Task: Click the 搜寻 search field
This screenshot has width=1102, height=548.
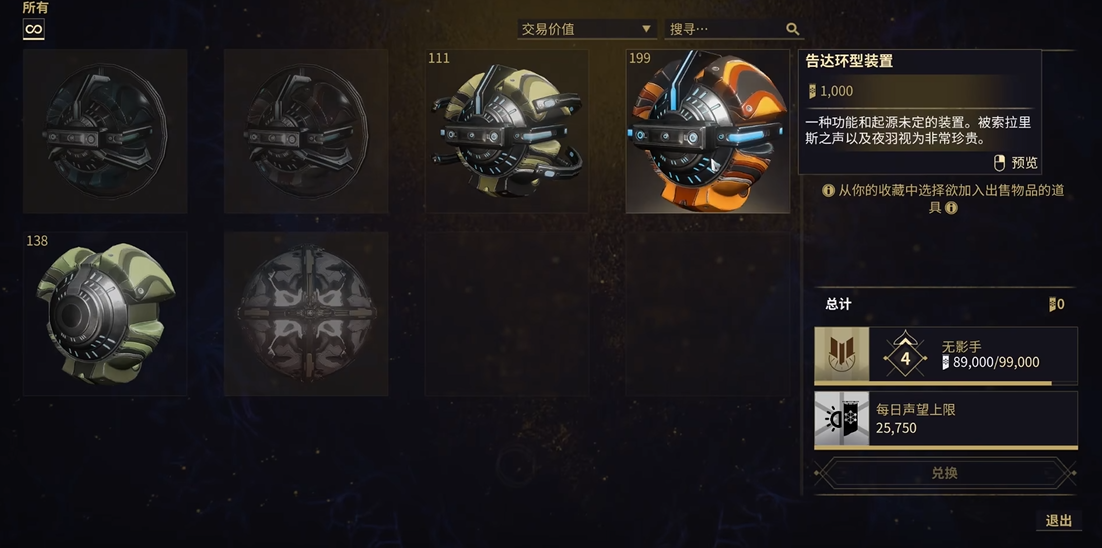Action: coord(725,29)
